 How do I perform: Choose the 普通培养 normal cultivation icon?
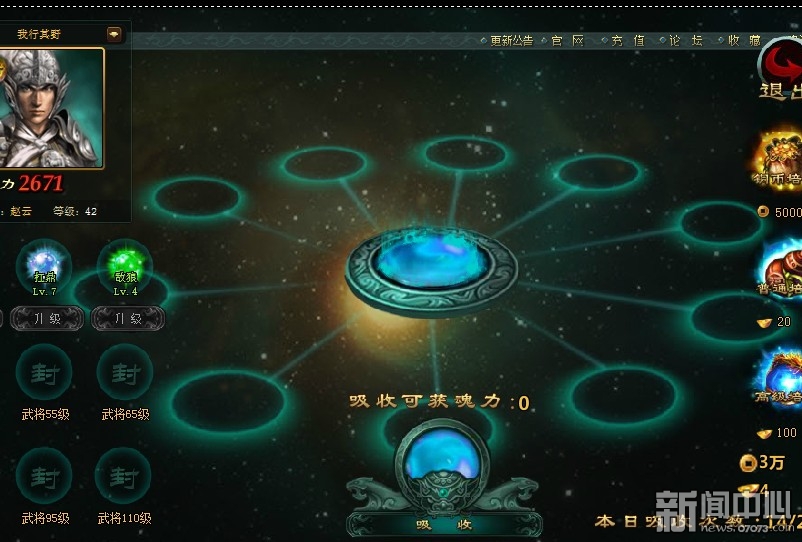pyautogui.click(x=781, y=270)
